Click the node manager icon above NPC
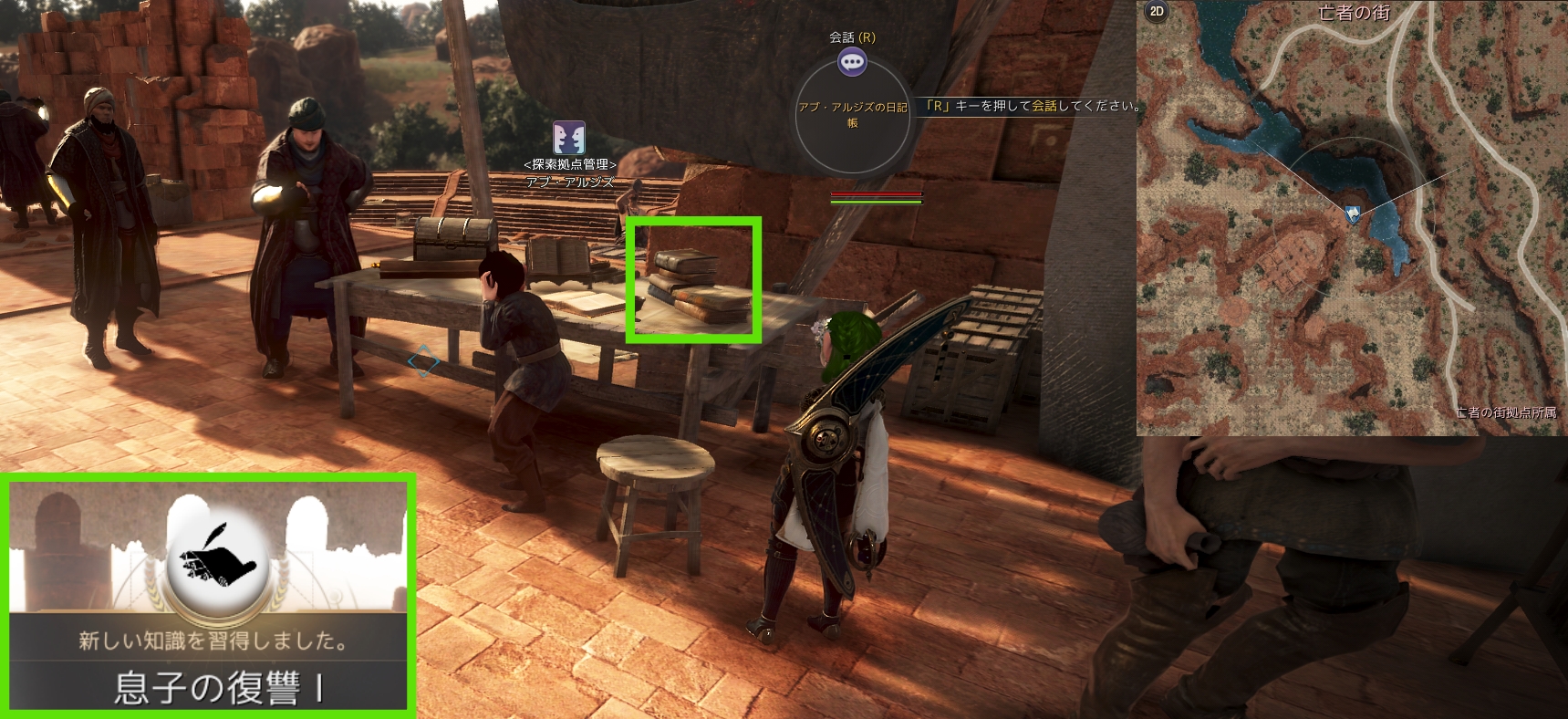Image resolution: width=1568 pixels, height=719 pixels. pos(569,138)
